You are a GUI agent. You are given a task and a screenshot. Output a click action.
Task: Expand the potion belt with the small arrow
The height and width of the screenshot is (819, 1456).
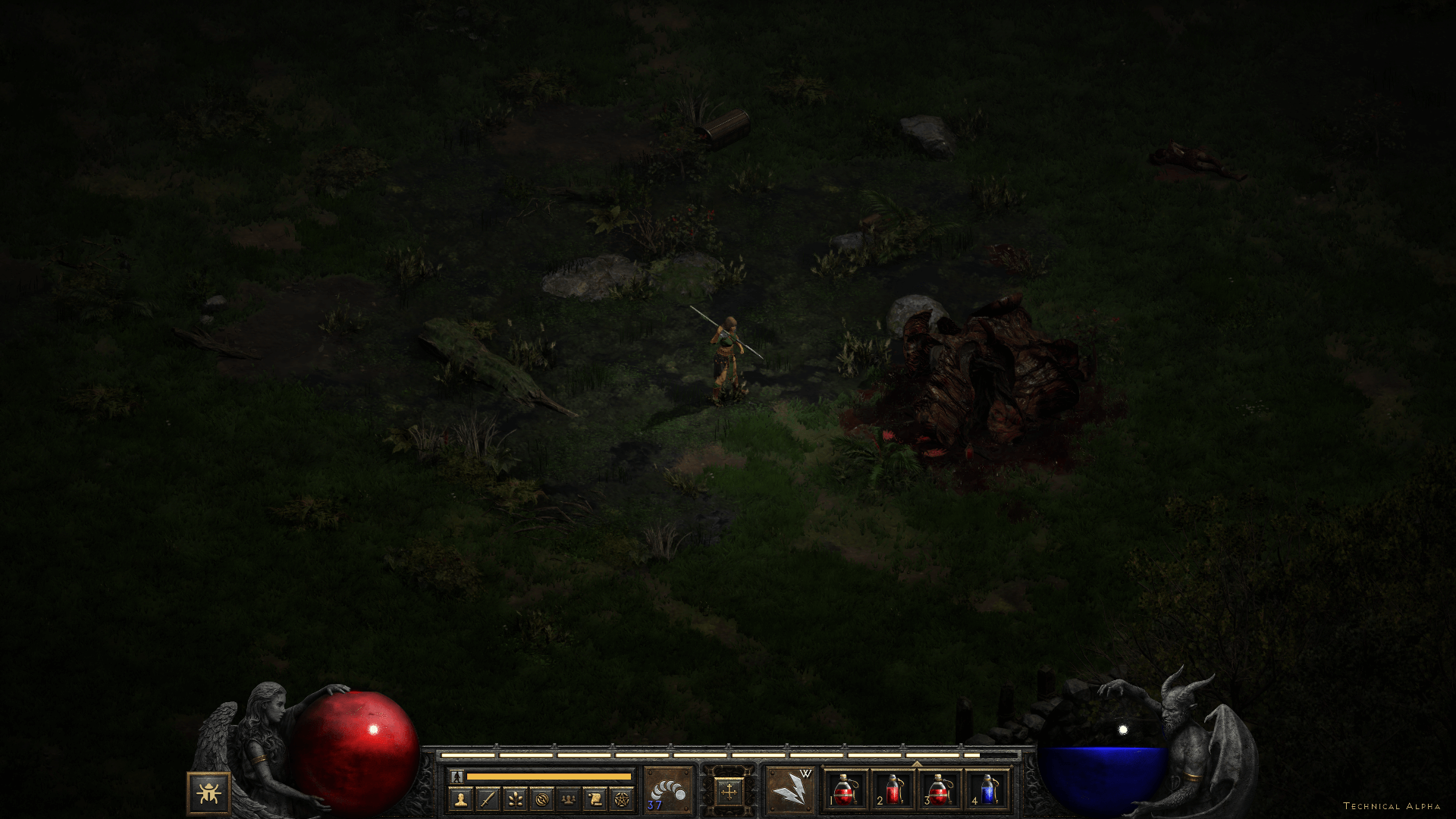[x=916, y=764]
